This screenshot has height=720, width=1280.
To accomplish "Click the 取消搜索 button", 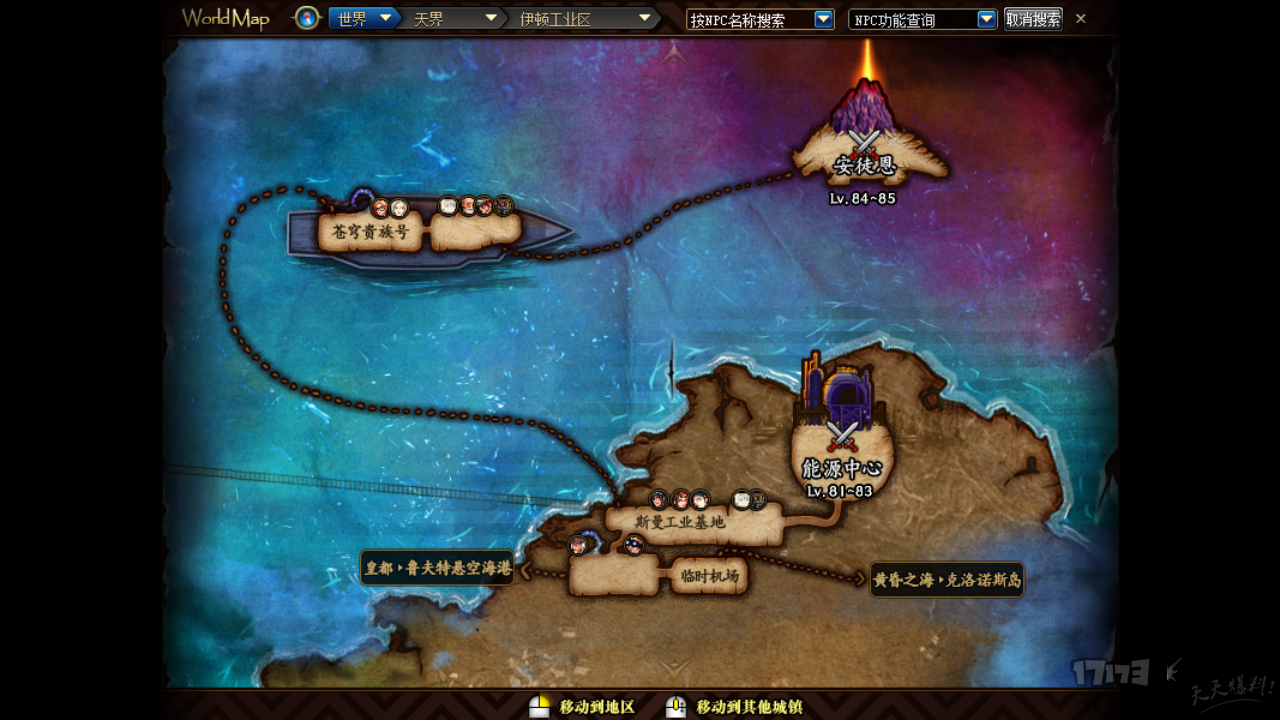I will (1033, 19).
